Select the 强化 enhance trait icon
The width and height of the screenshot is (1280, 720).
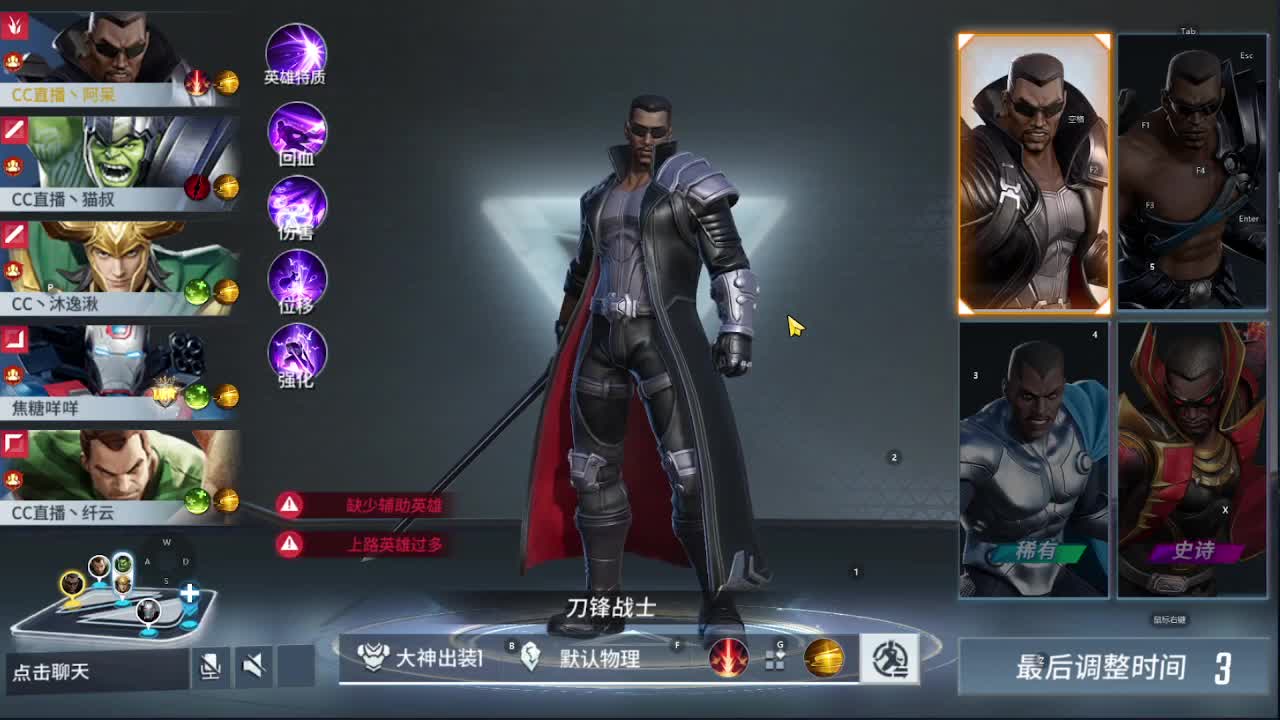pyautogui.click(x=295, y=355)
